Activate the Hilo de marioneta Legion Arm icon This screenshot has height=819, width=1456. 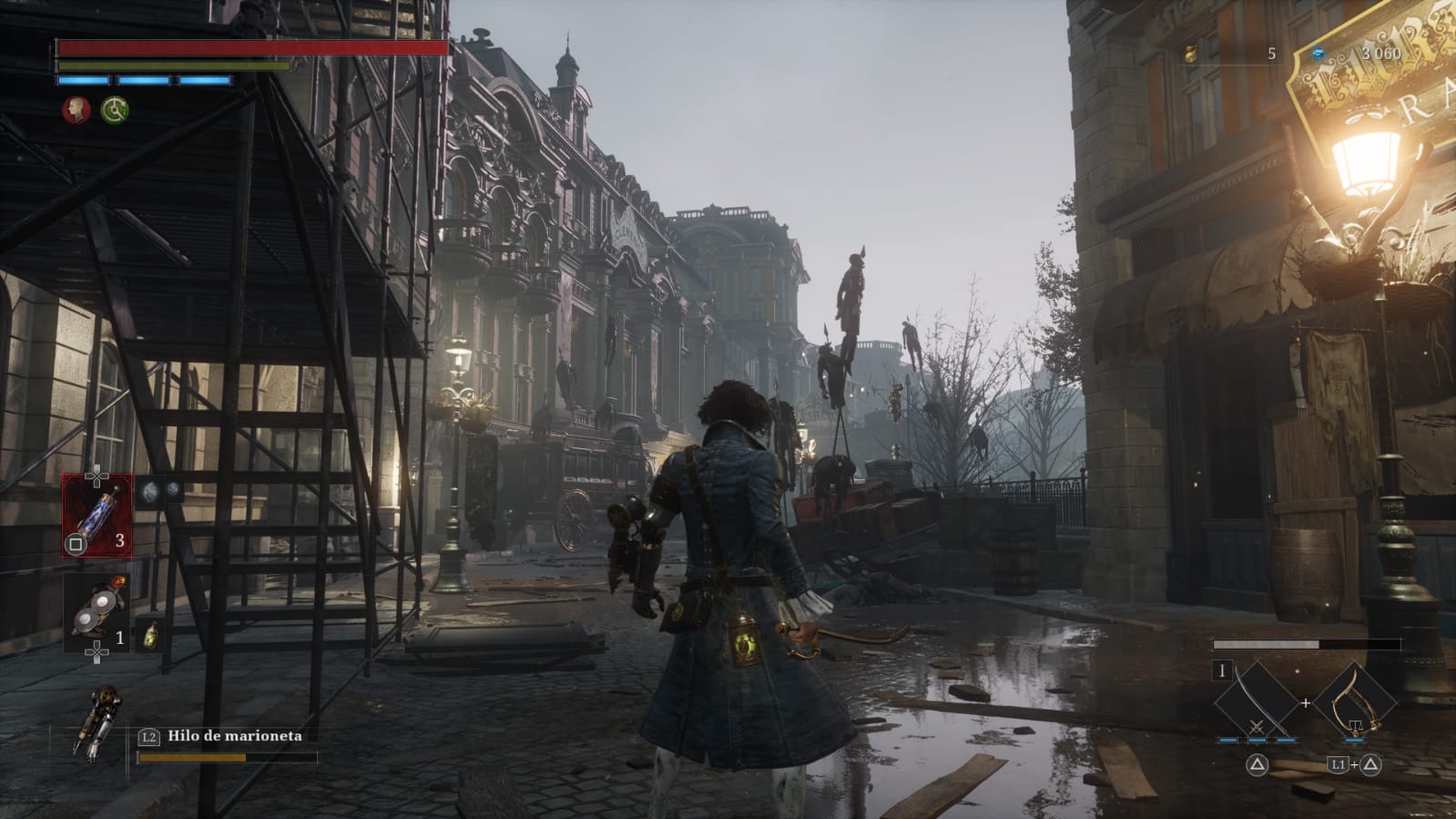click(x=98, y=724)
